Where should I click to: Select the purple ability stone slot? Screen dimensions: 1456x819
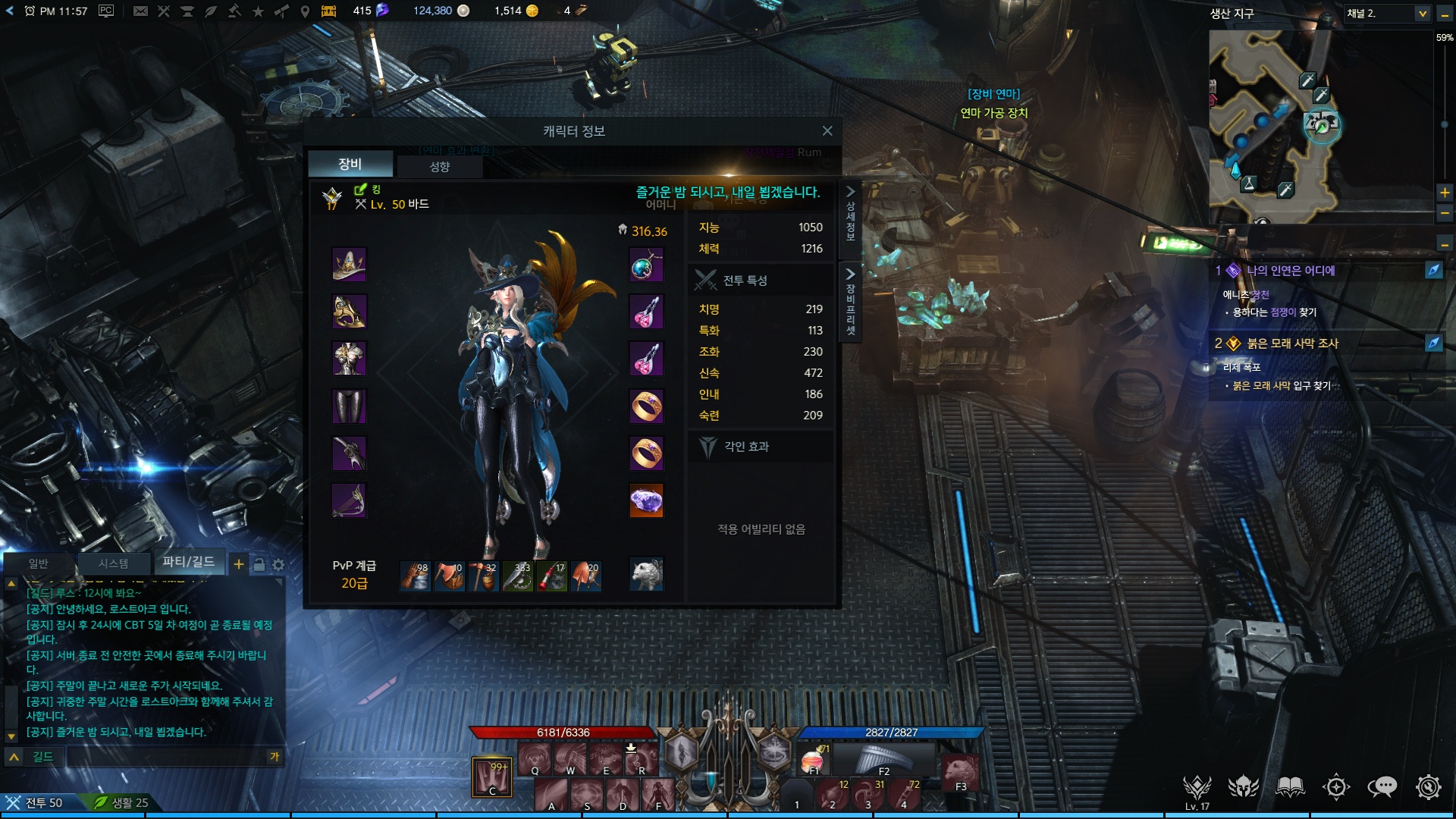pos(646,500)
